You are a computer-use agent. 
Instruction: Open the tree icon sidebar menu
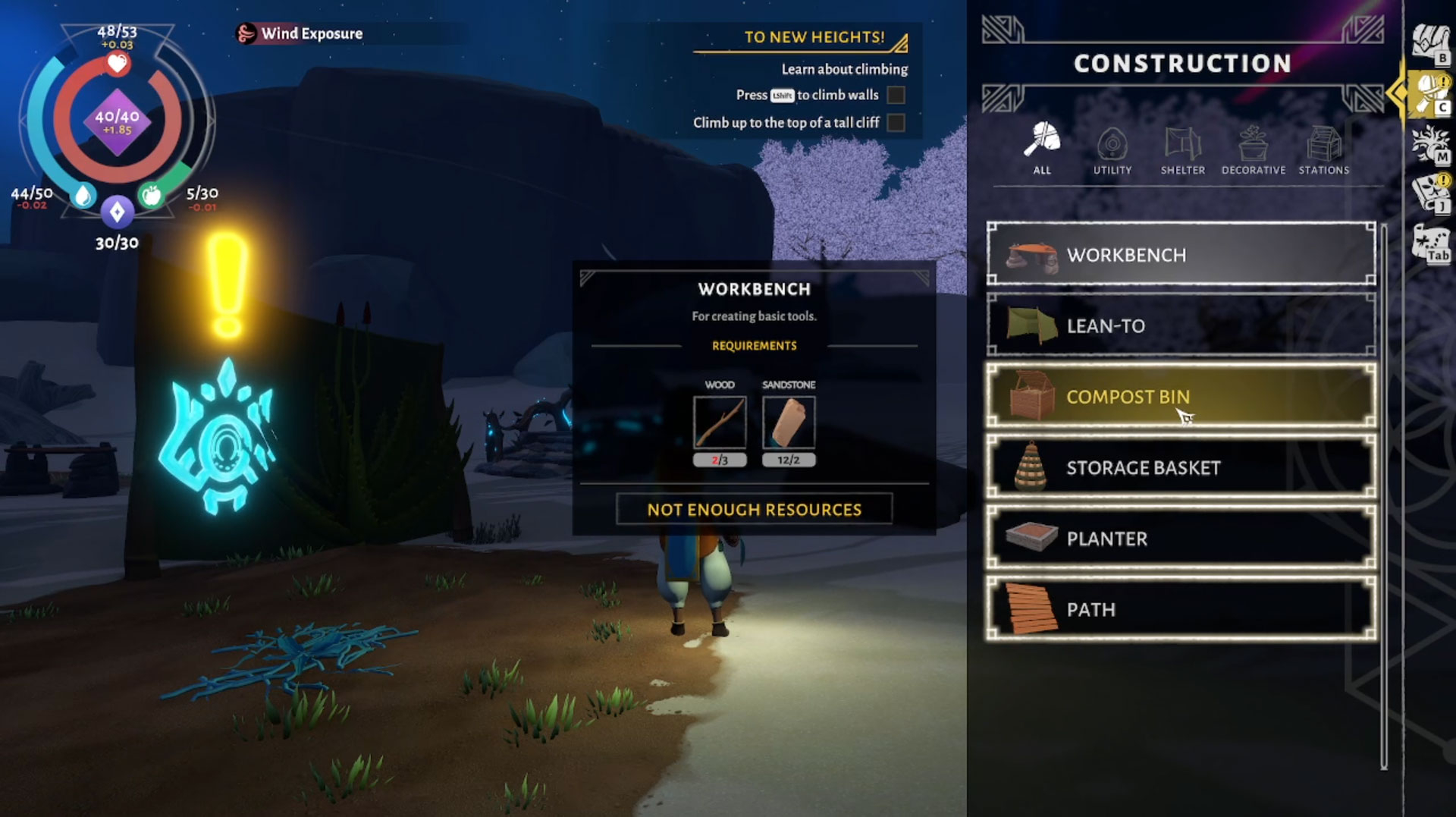click(1430, 144)
